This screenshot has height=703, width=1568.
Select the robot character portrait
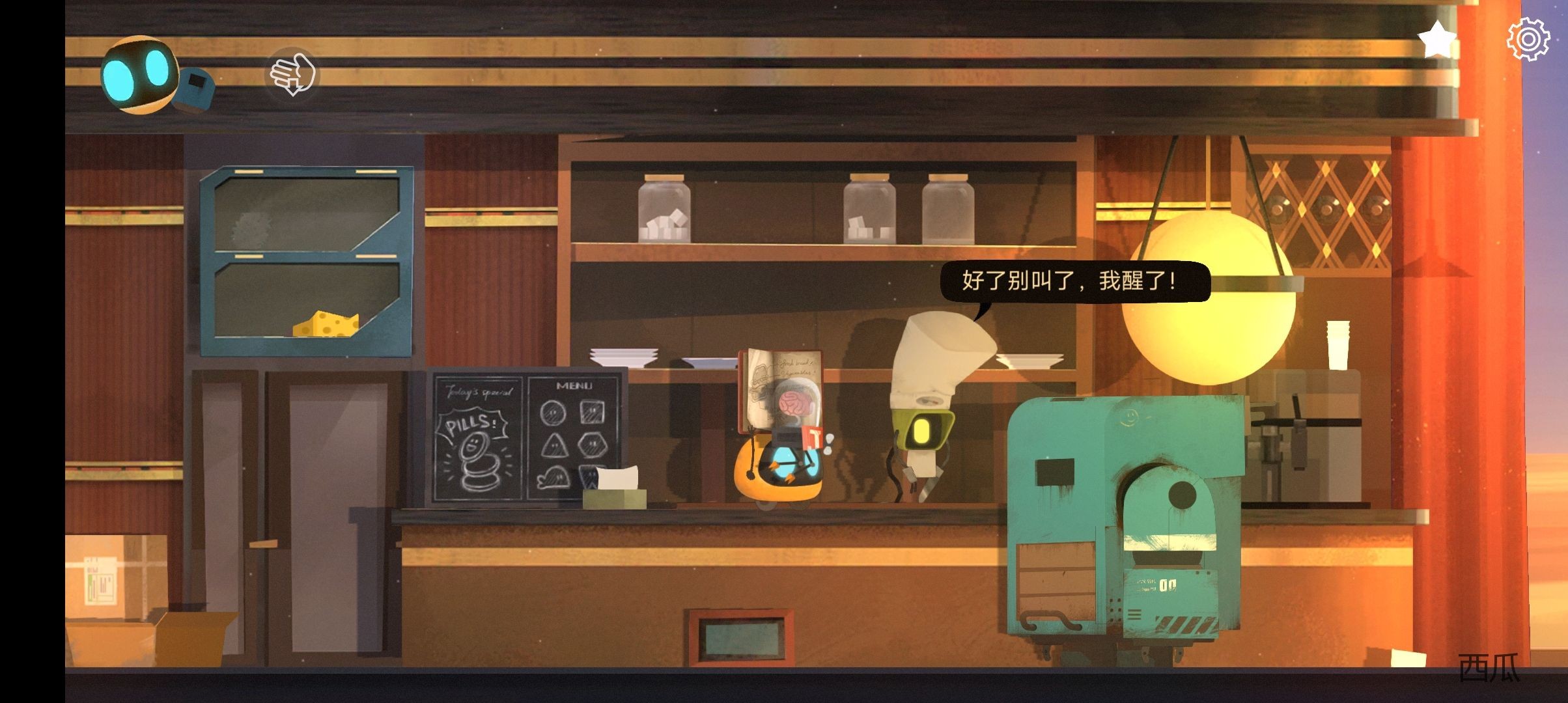140,75
